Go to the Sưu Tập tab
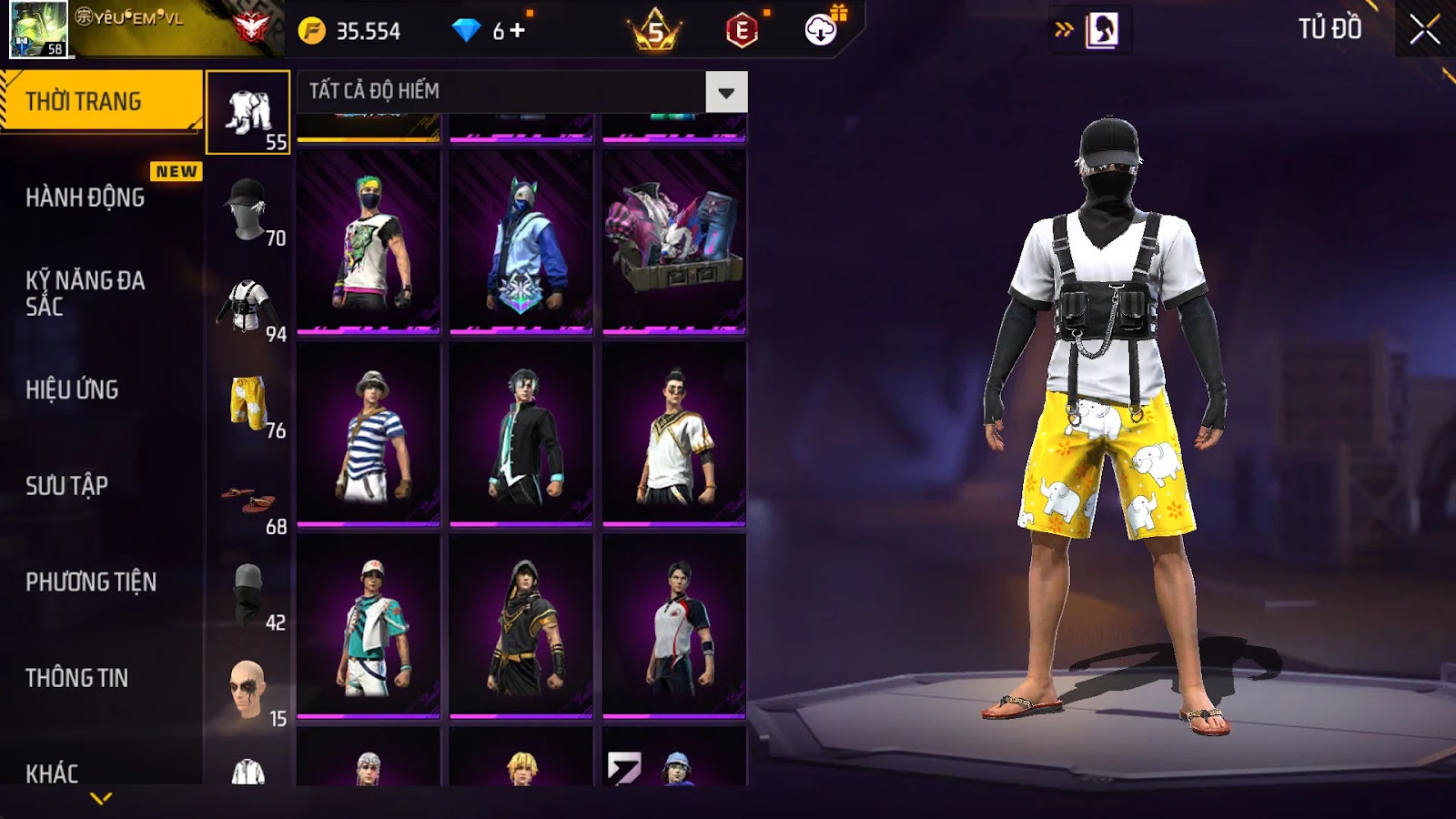1456x819 pixels. tap(67, 486)
